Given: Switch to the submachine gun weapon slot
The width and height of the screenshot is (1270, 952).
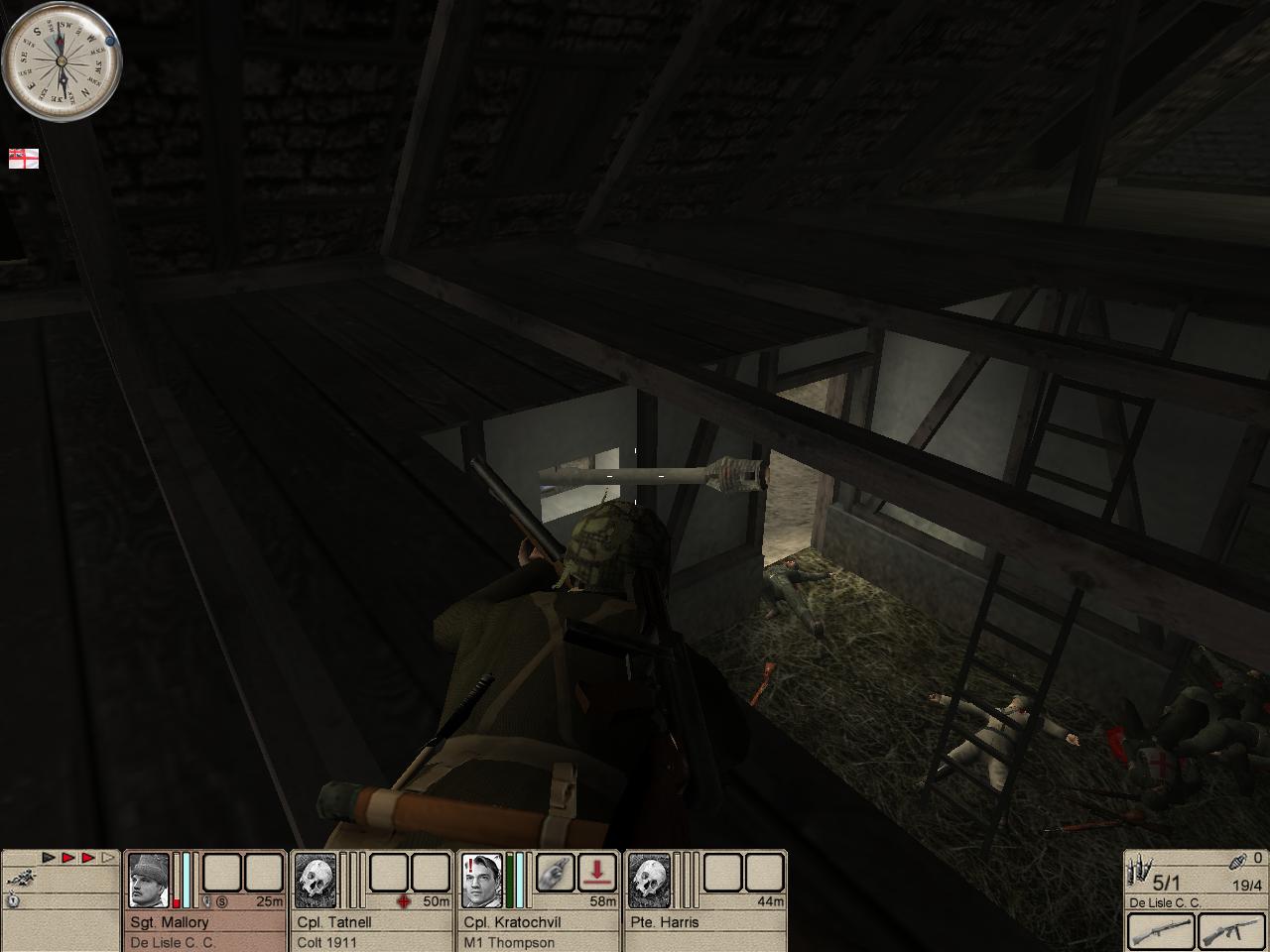Looking at the screenshot, I should click(x=1228, y=932).
